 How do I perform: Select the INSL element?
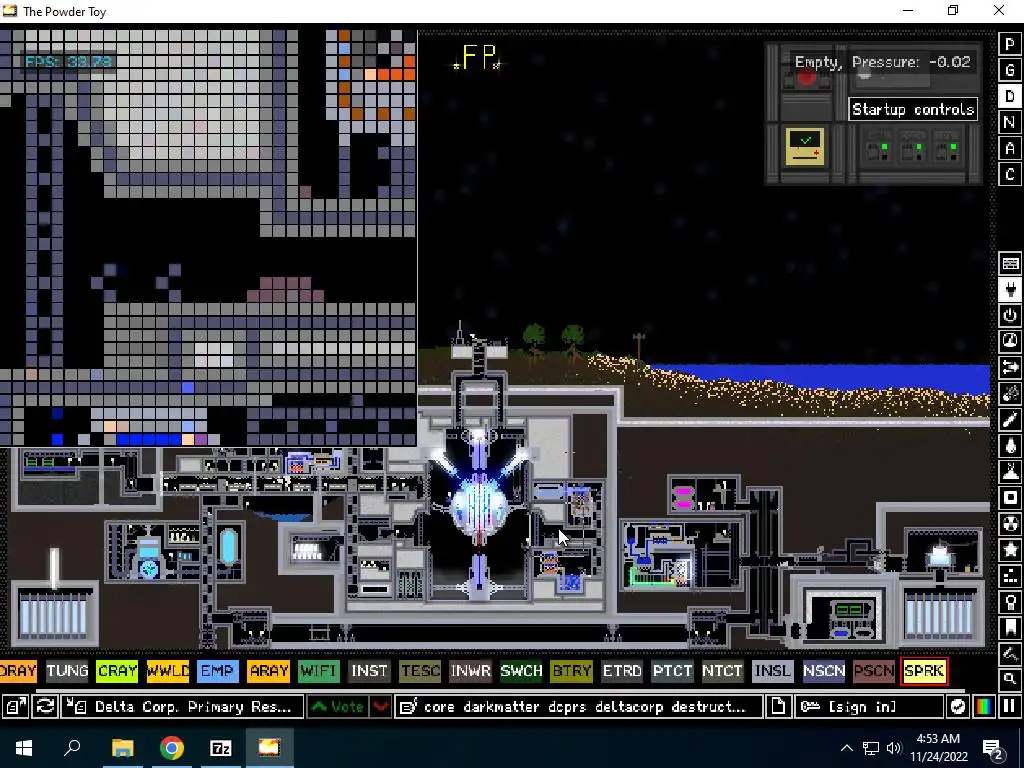click(772, 671)
